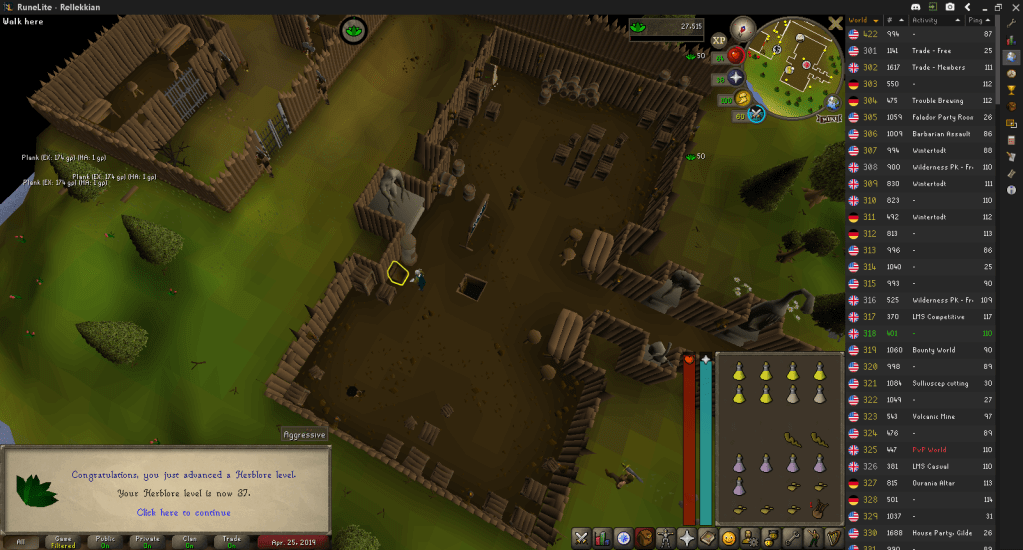The image size is (1023, 550).
Task: Open the world map globe
Action: 832,102
